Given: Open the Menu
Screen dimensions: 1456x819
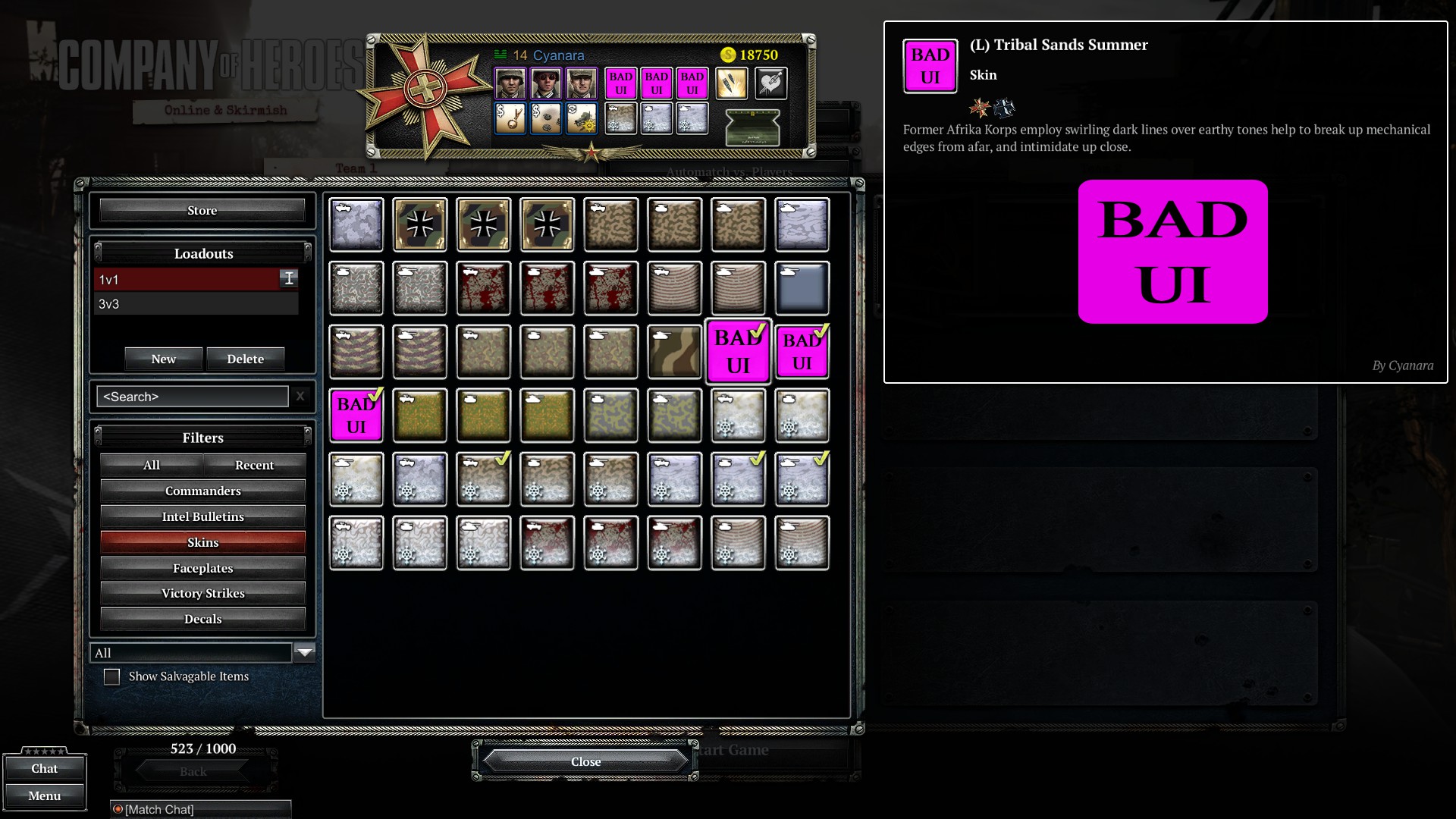Looking at the screenshot, I should (44, 795).
